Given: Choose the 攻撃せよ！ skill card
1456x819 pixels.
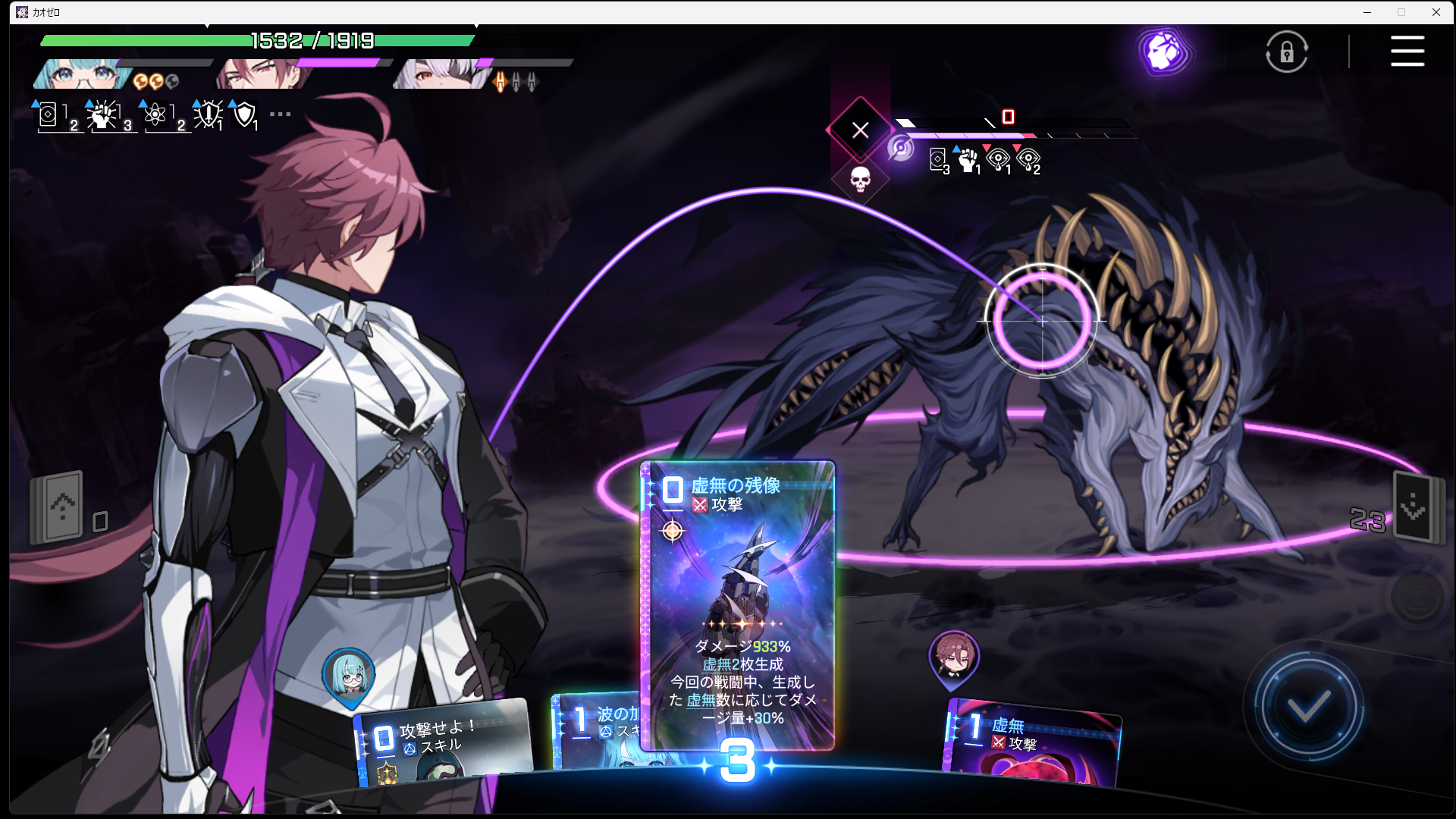Looking at the screenshot, I should click(444, 743).
